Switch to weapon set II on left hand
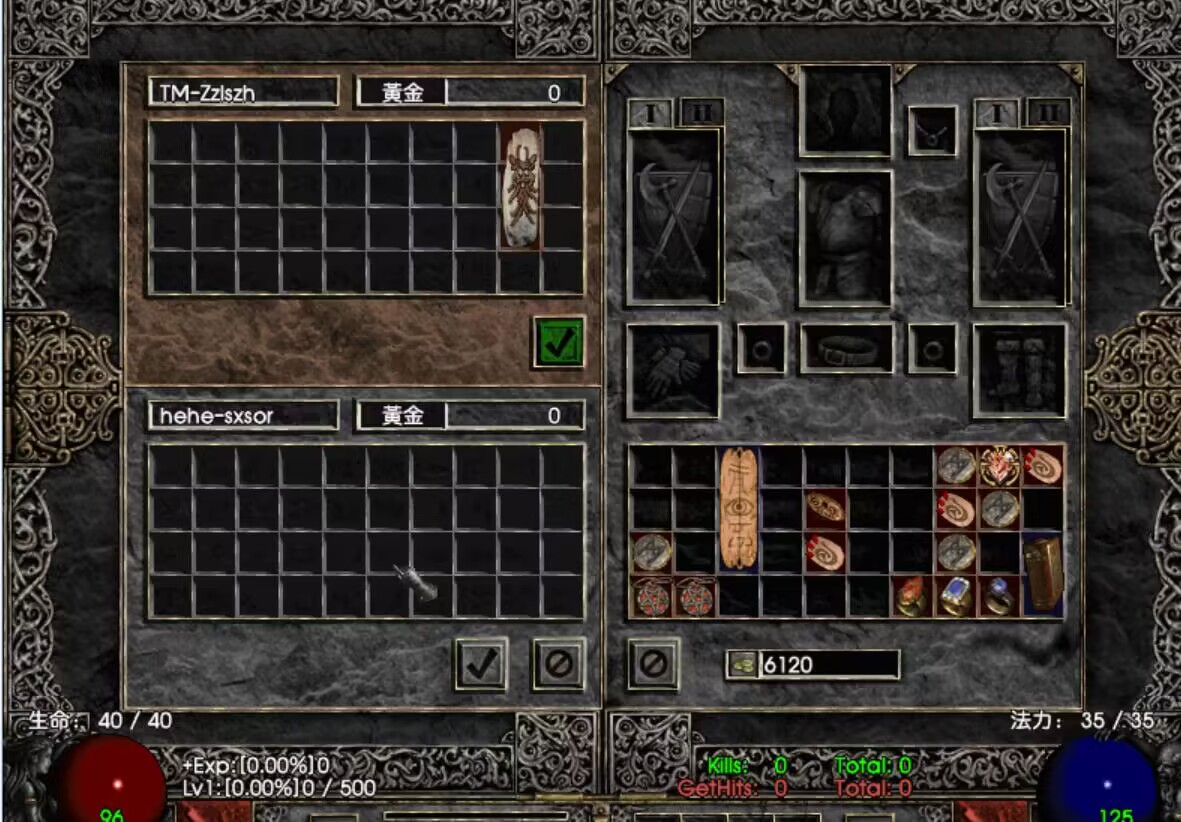The image size is (1181, 822). pyautogui.click(x=701, y=113)
